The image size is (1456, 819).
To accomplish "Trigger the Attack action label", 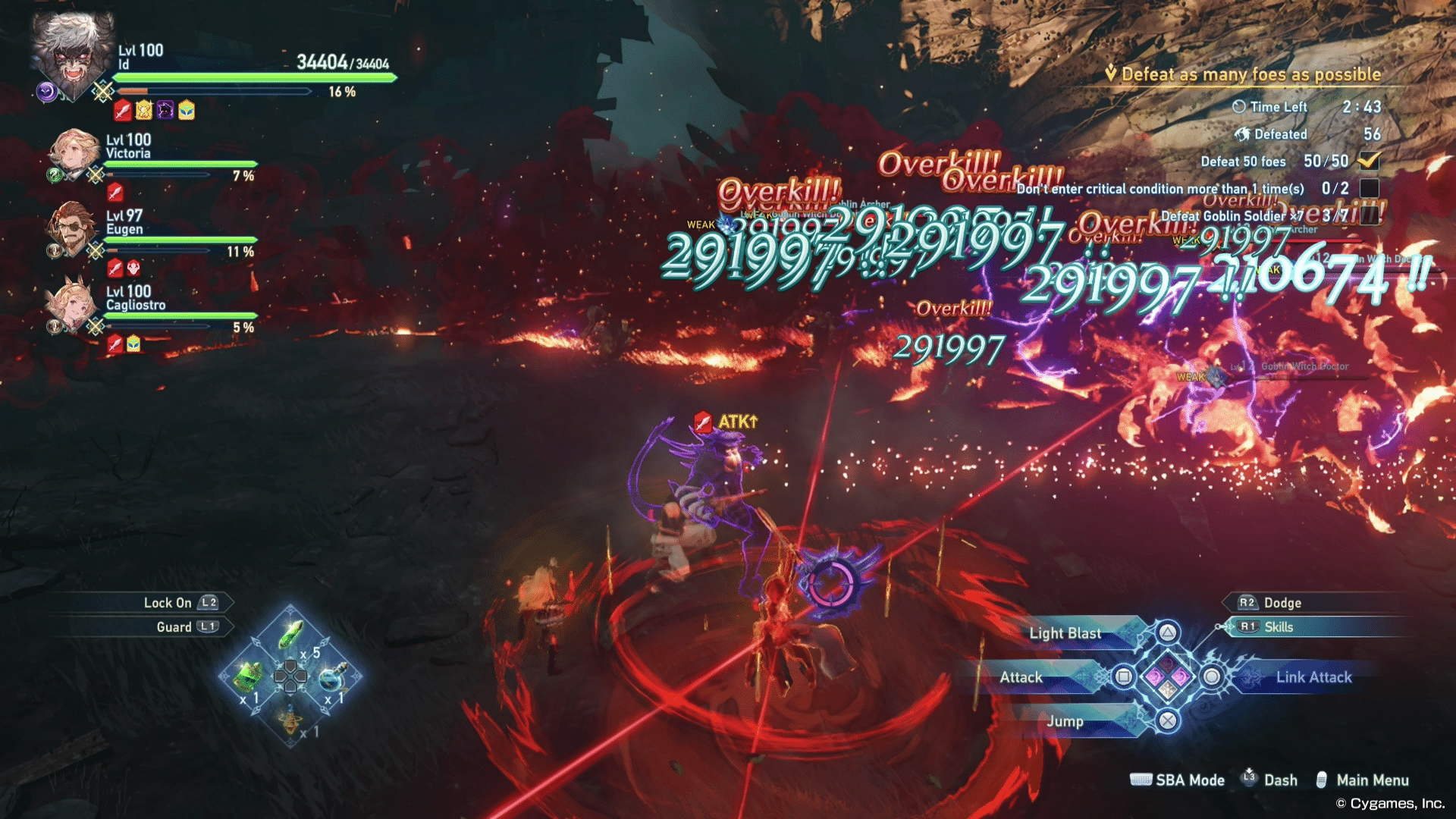I will click(x=1021, y=677).
